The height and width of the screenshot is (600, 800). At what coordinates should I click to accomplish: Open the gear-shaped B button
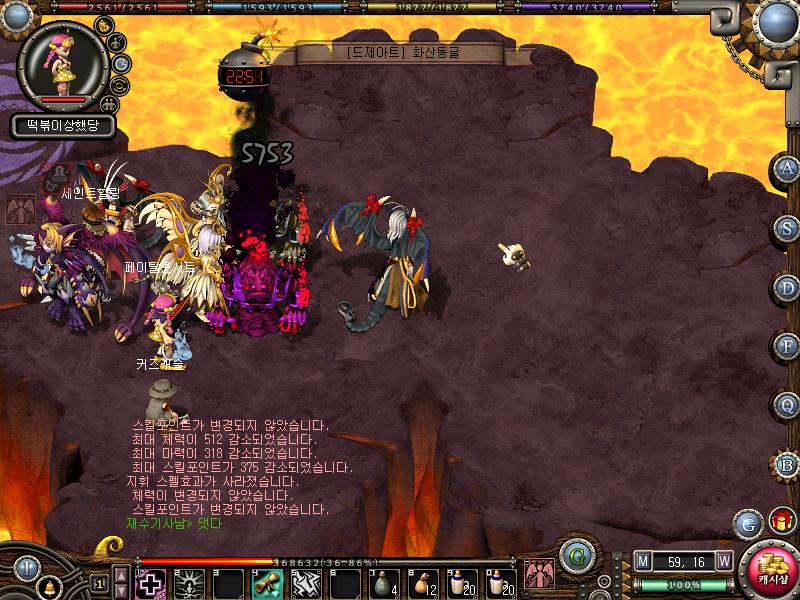tap(788, 464)
